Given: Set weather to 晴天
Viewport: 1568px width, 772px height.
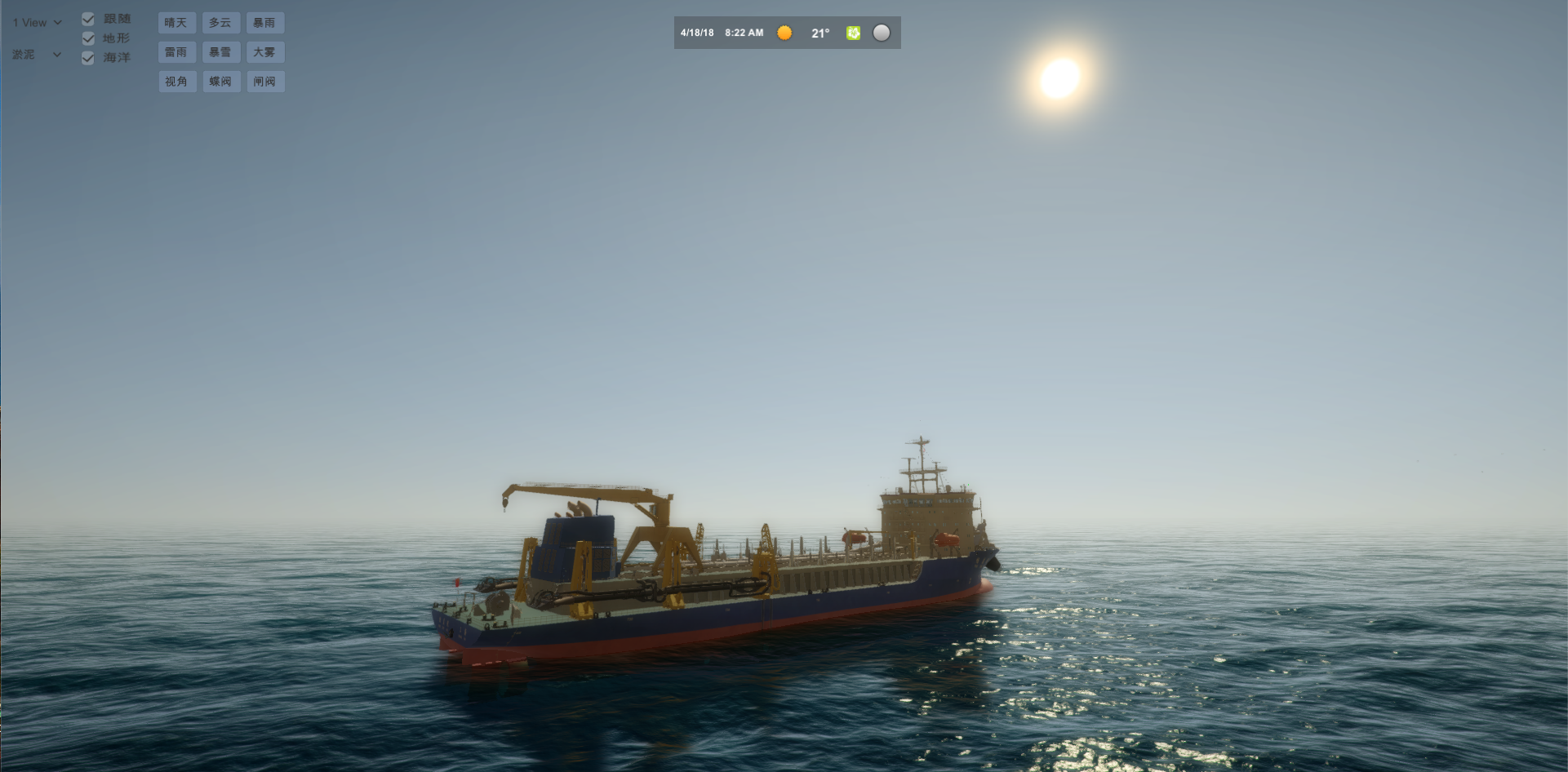Looking at the screenshot, I should [x=176, y=23].
